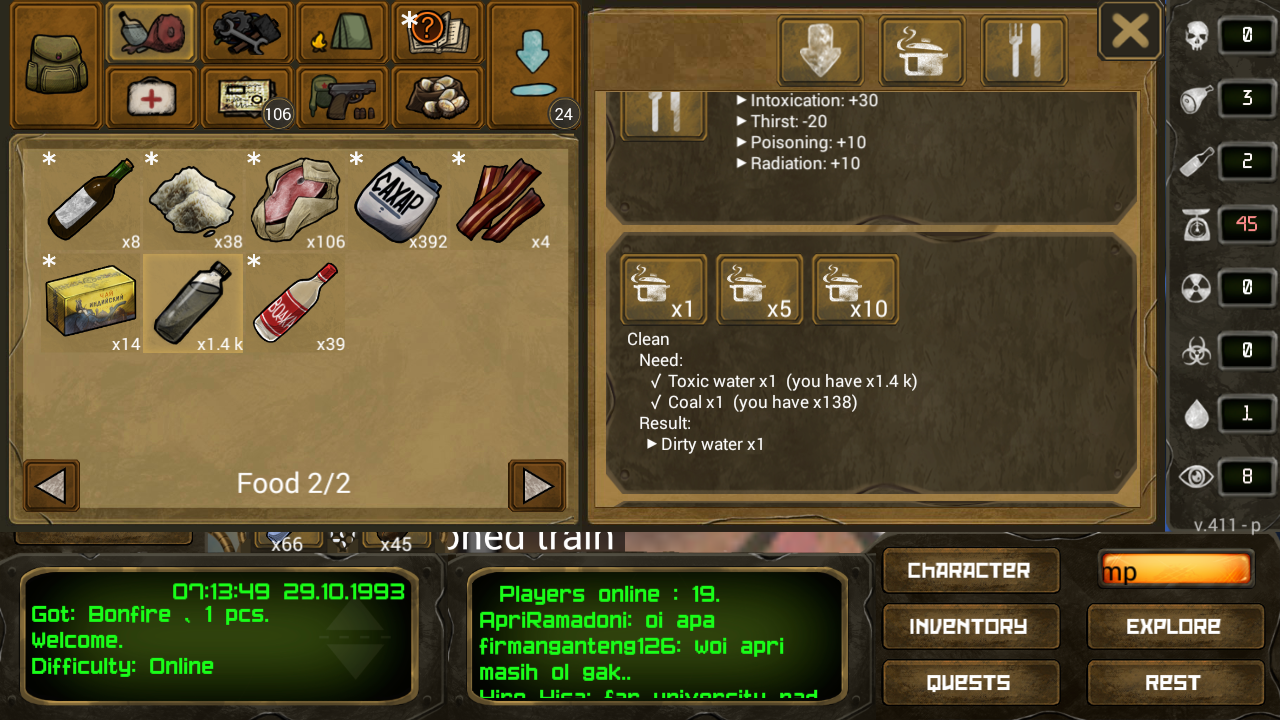The image size is (1280, 720).
Task: Open the Inventory screen
Action: click(x=969, y=627)
